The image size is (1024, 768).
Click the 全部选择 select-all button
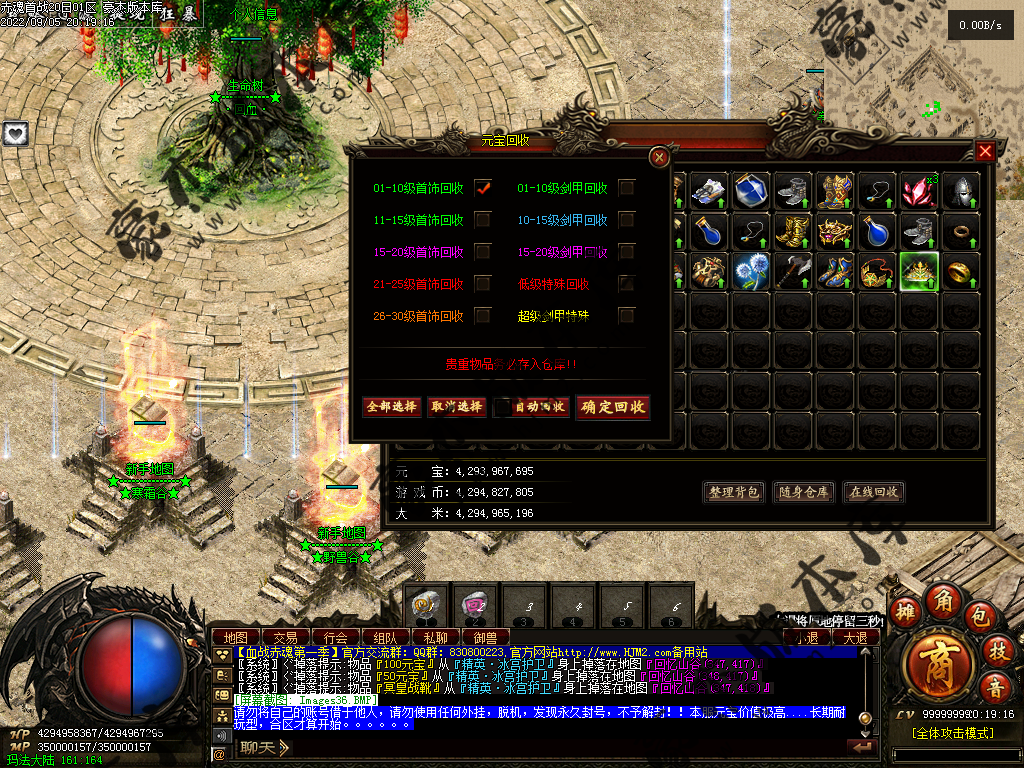tap(391, 407)
